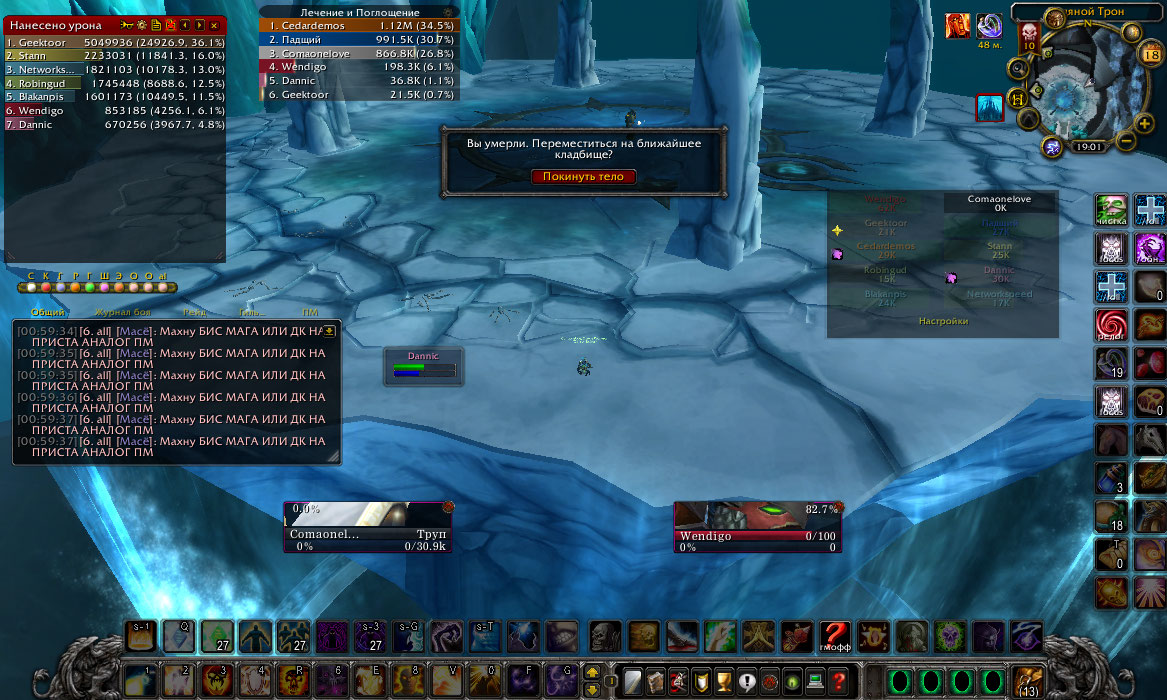Click the Cedardemos row in healing meter
The width and height of the screenshot is (1167, 700).
tap(360, 25)
